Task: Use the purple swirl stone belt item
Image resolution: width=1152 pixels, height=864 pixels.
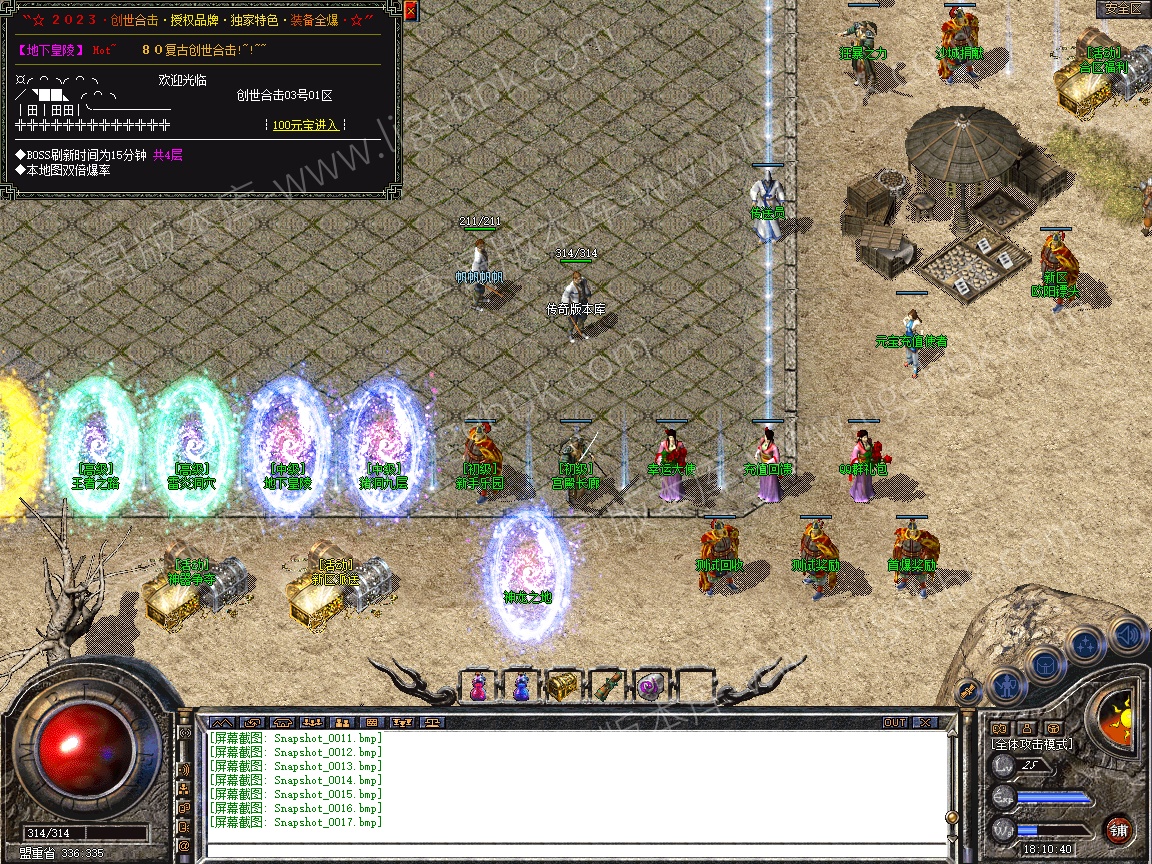Action: 648,688
